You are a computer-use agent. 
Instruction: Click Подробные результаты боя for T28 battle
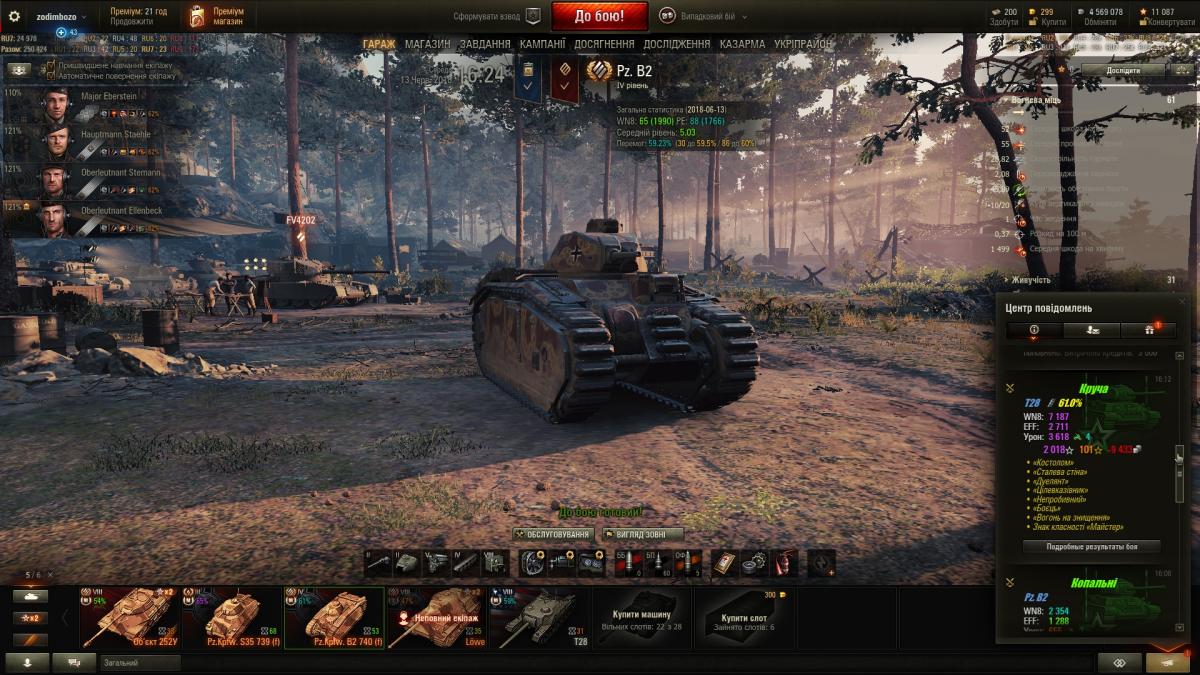click(1091, 547)
